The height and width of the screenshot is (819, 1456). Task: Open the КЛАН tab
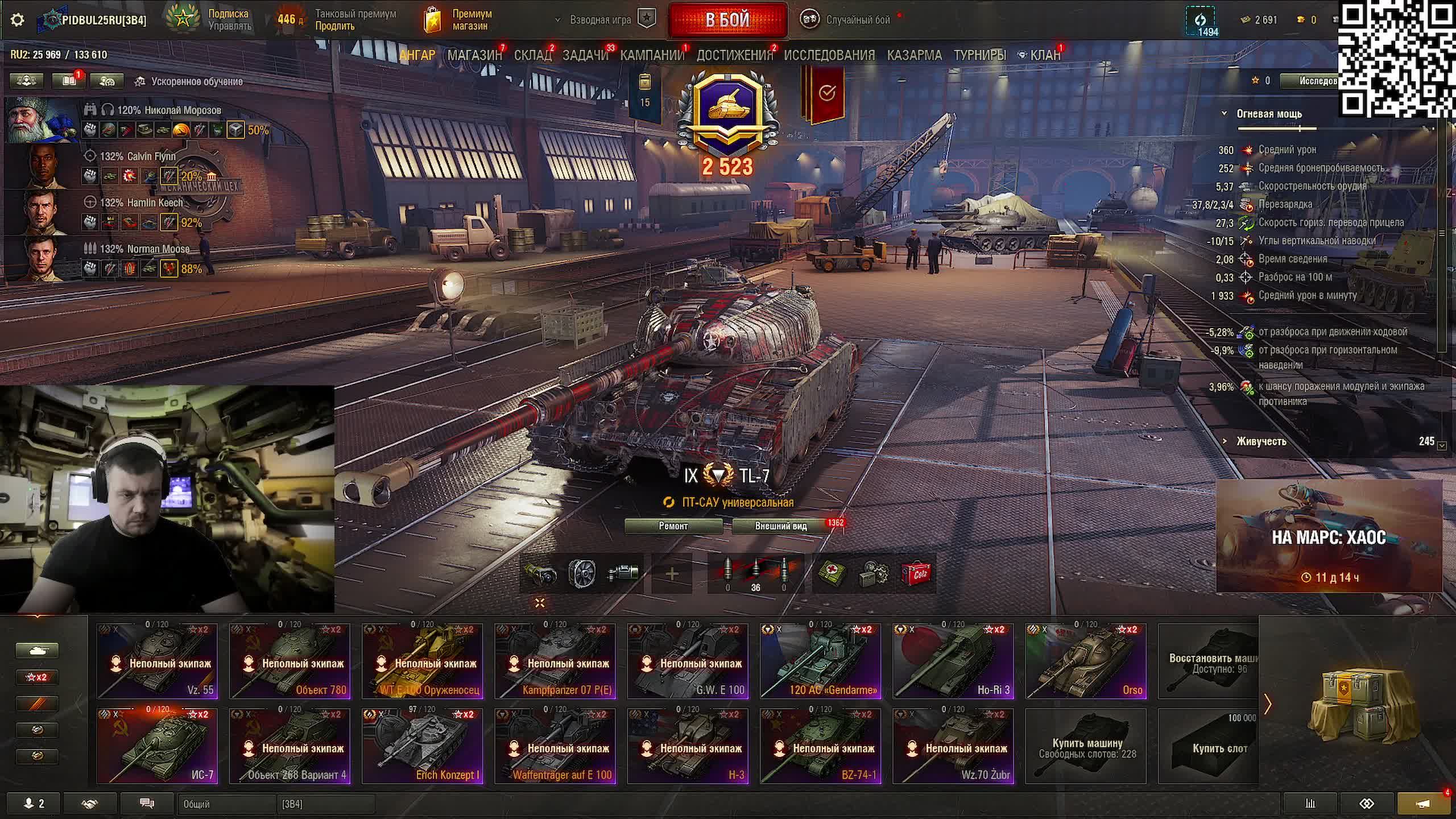(x=1045, y=55)
